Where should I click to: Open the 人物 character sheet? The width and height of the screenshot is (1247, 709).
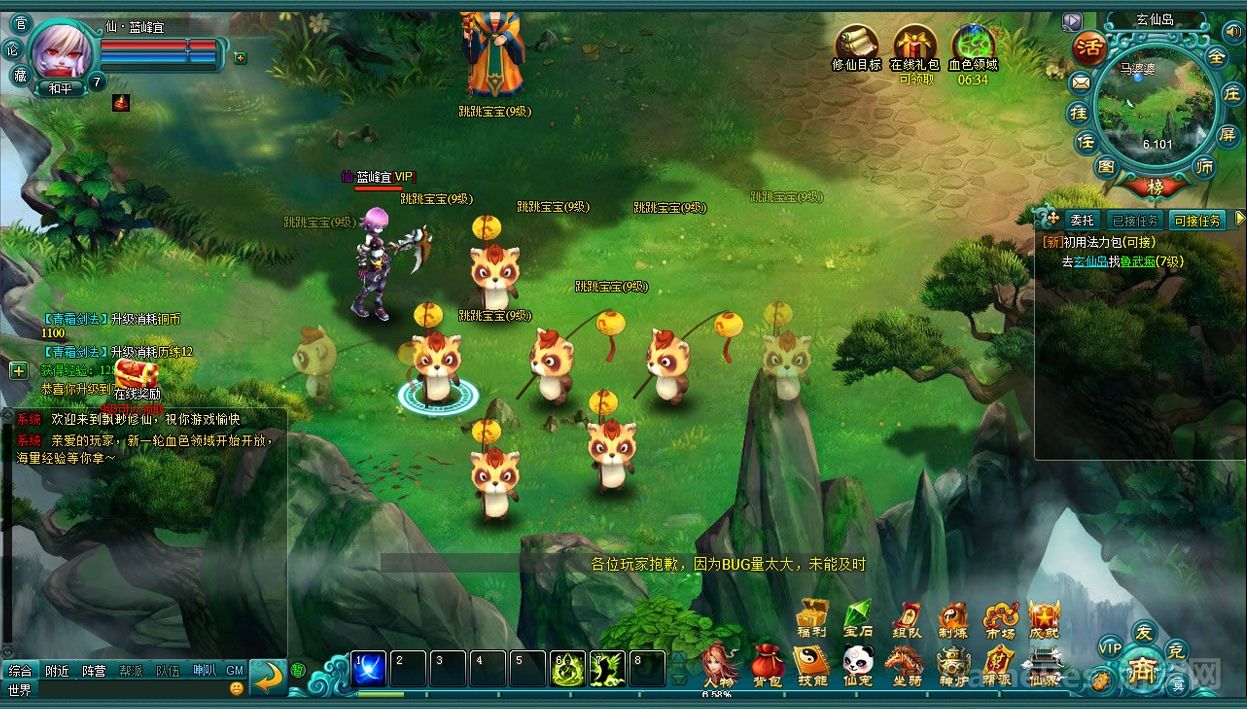click(718, 663)
